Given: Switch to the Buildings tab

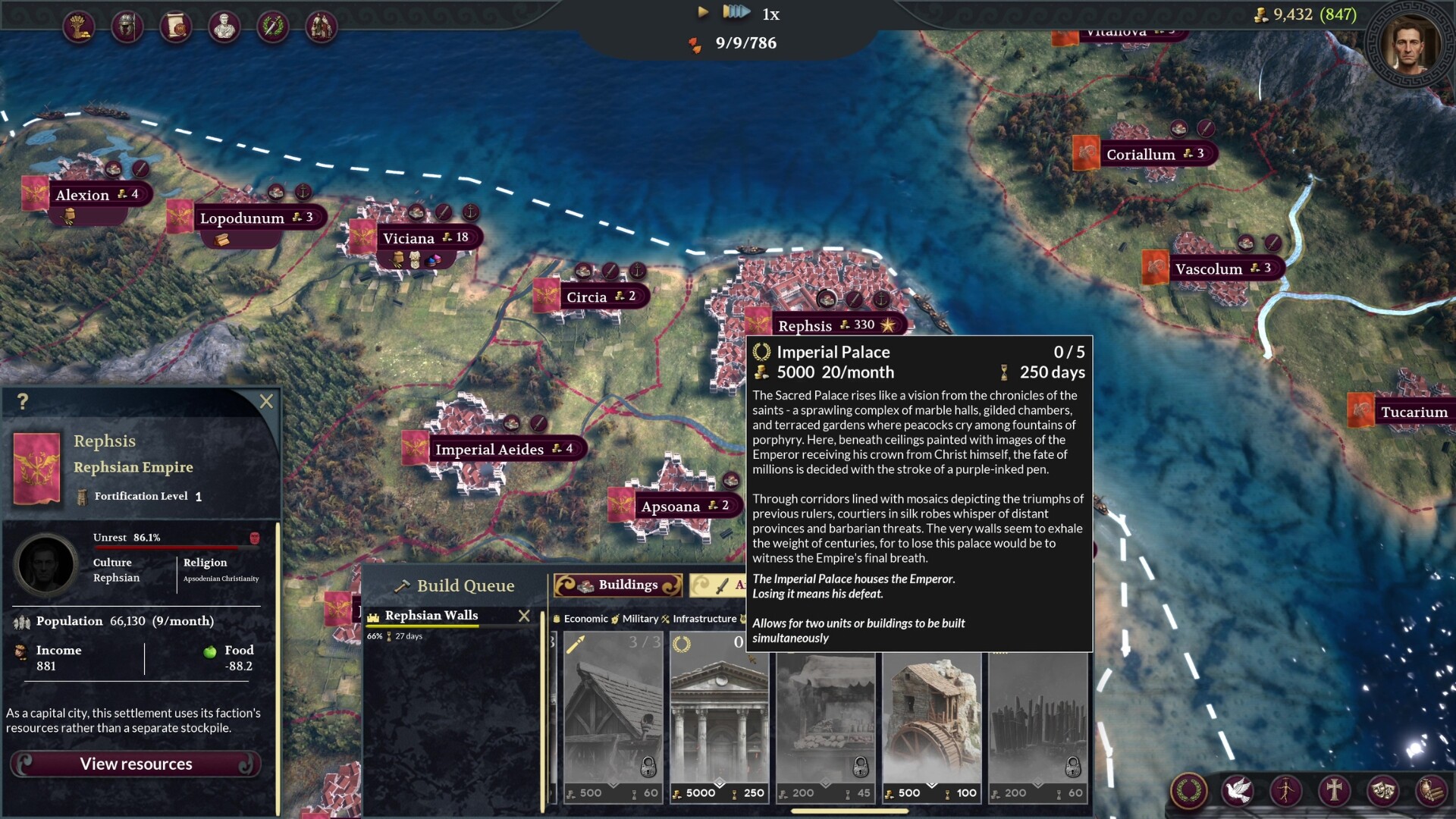Looking at the screenshot, I should click(618, 585).
